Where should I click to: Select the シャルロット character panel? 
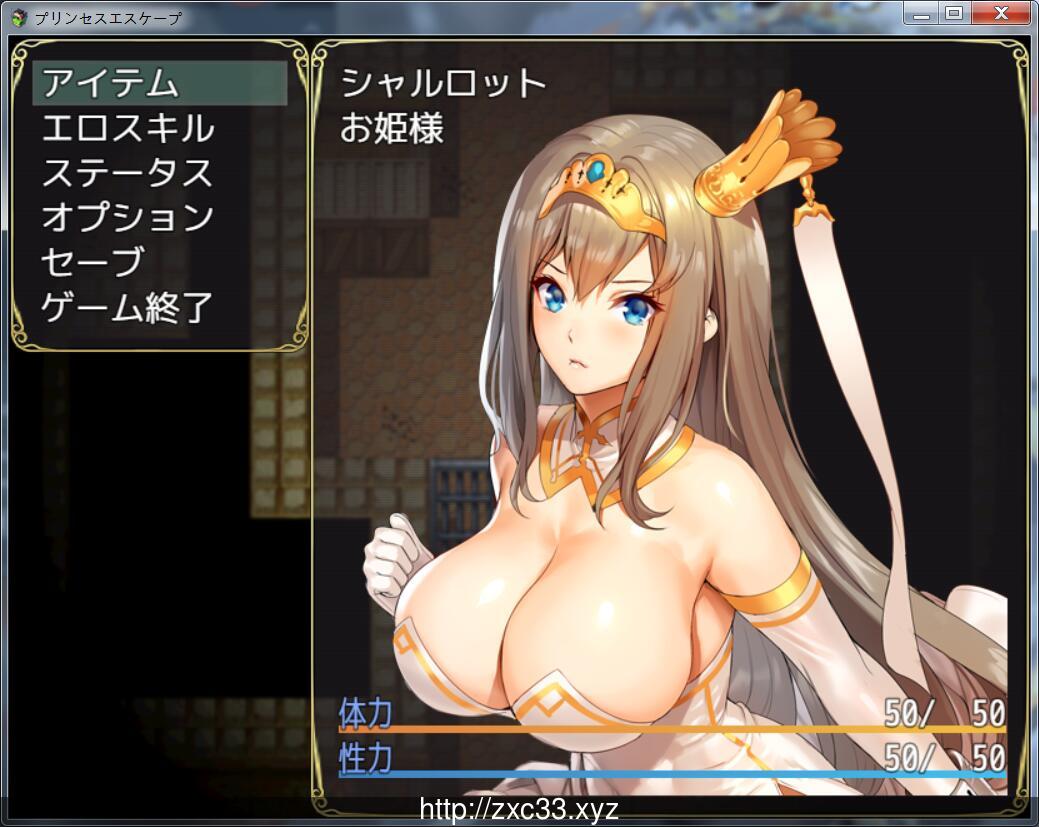(x=670, y=420)
